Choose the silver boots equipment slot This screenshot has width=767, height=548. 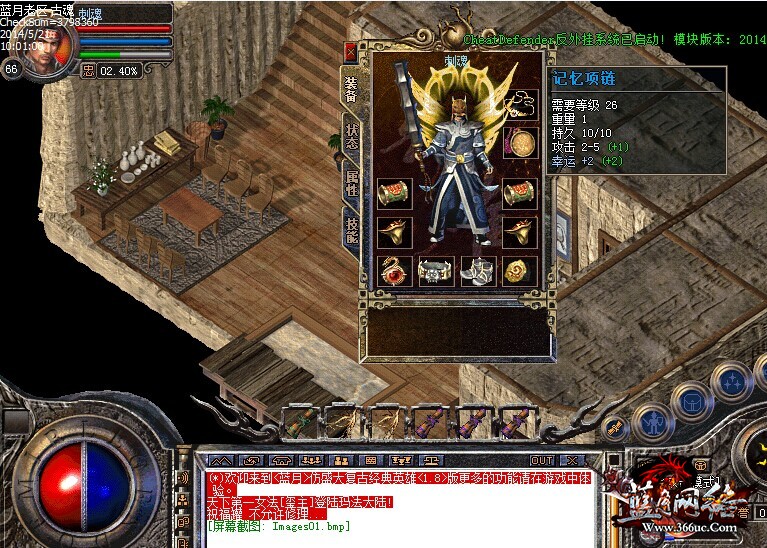pyautogui.click(x=477, y=270)
